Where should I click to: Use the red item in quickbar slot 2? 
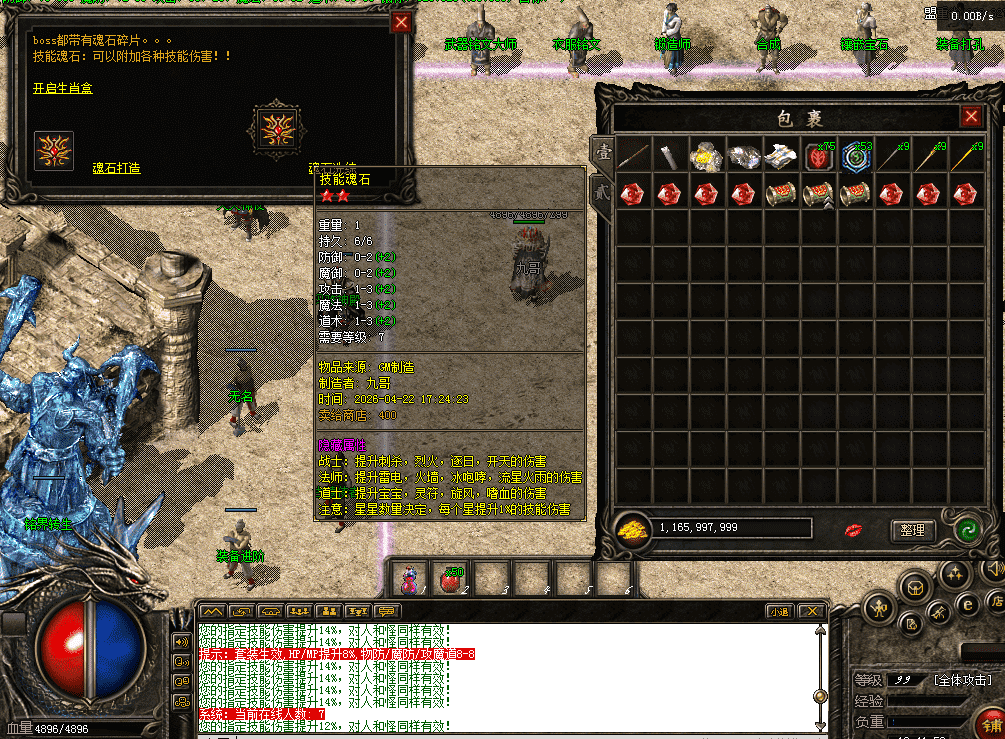point(449,579)
